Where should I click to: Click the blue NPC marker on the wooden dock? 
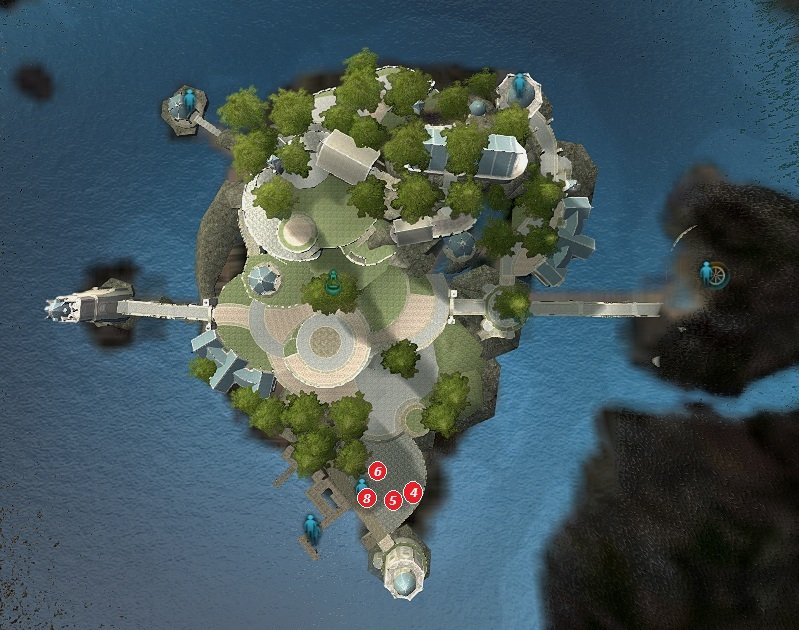coord(312,526)
